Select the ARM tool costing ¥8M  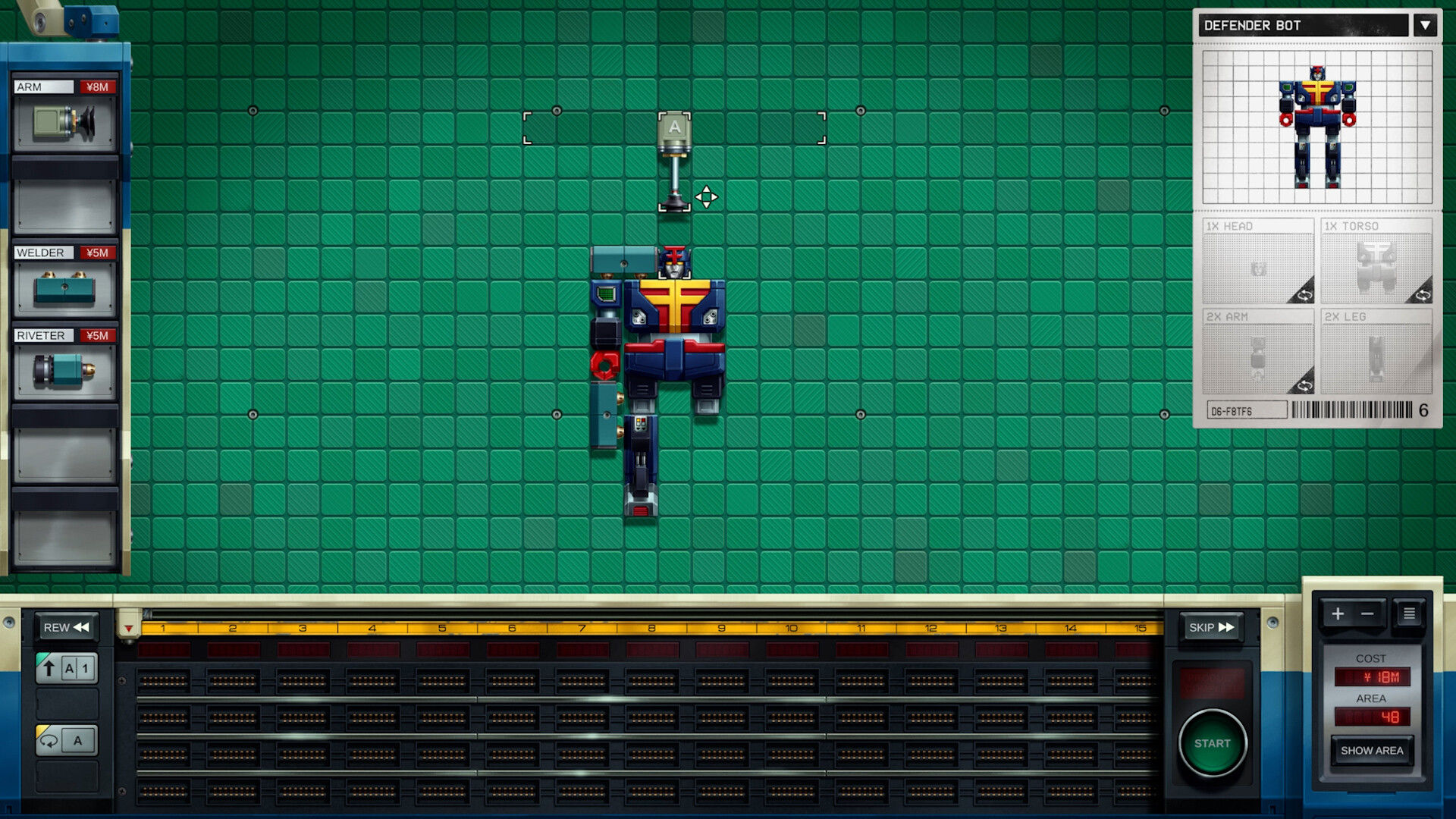coord(65,121)
